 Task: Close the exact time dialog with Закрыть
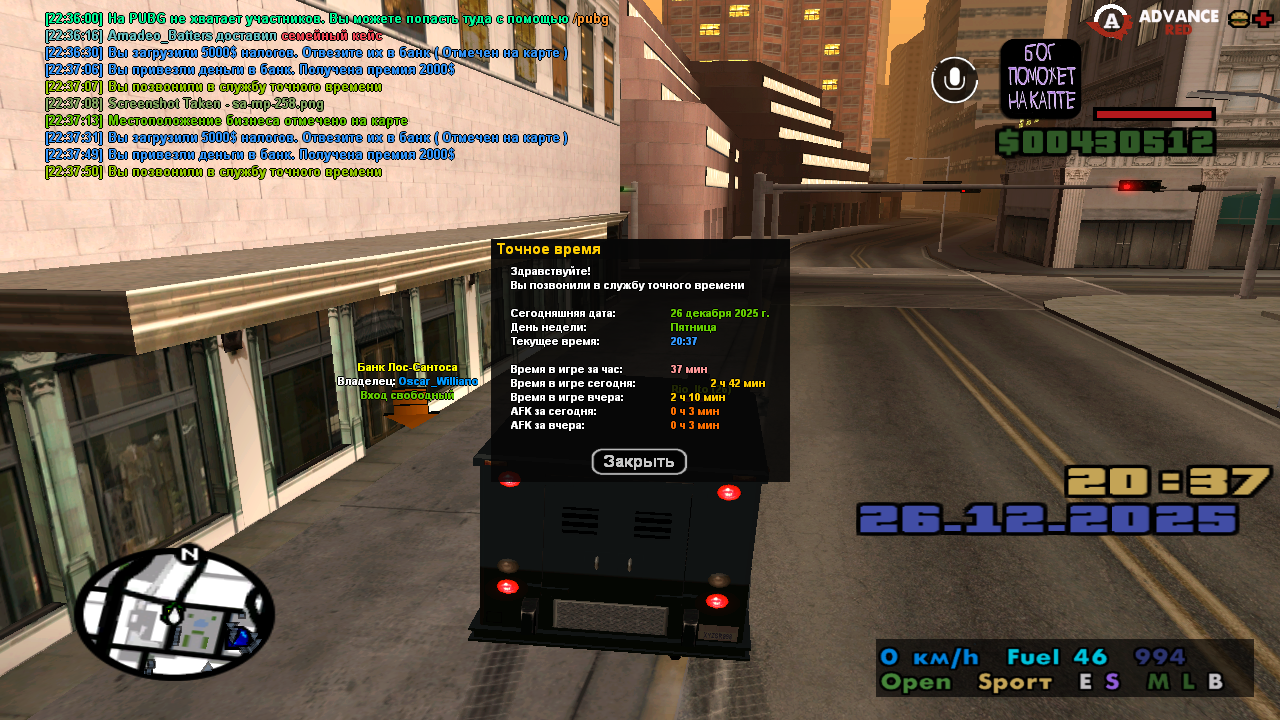[x=639, y=462]
